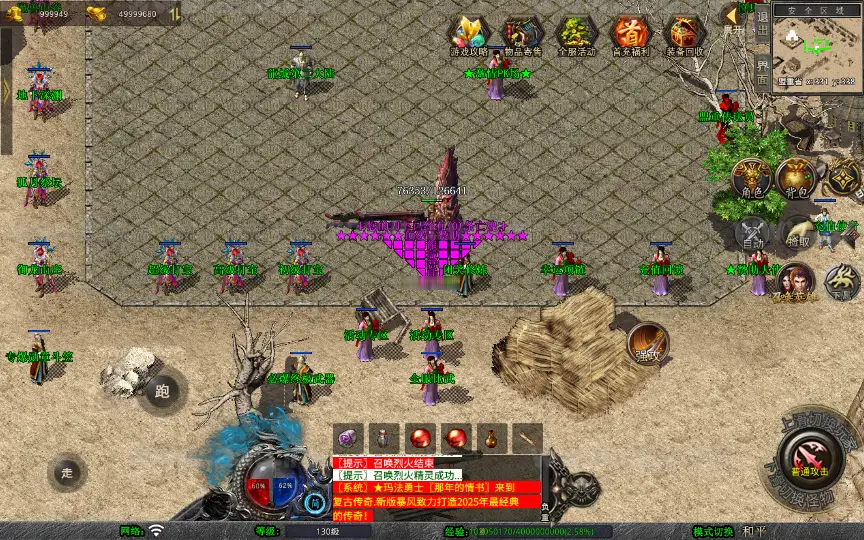Open the 角色 character panel
864x540 pixels.
click(x=752, y=177)
